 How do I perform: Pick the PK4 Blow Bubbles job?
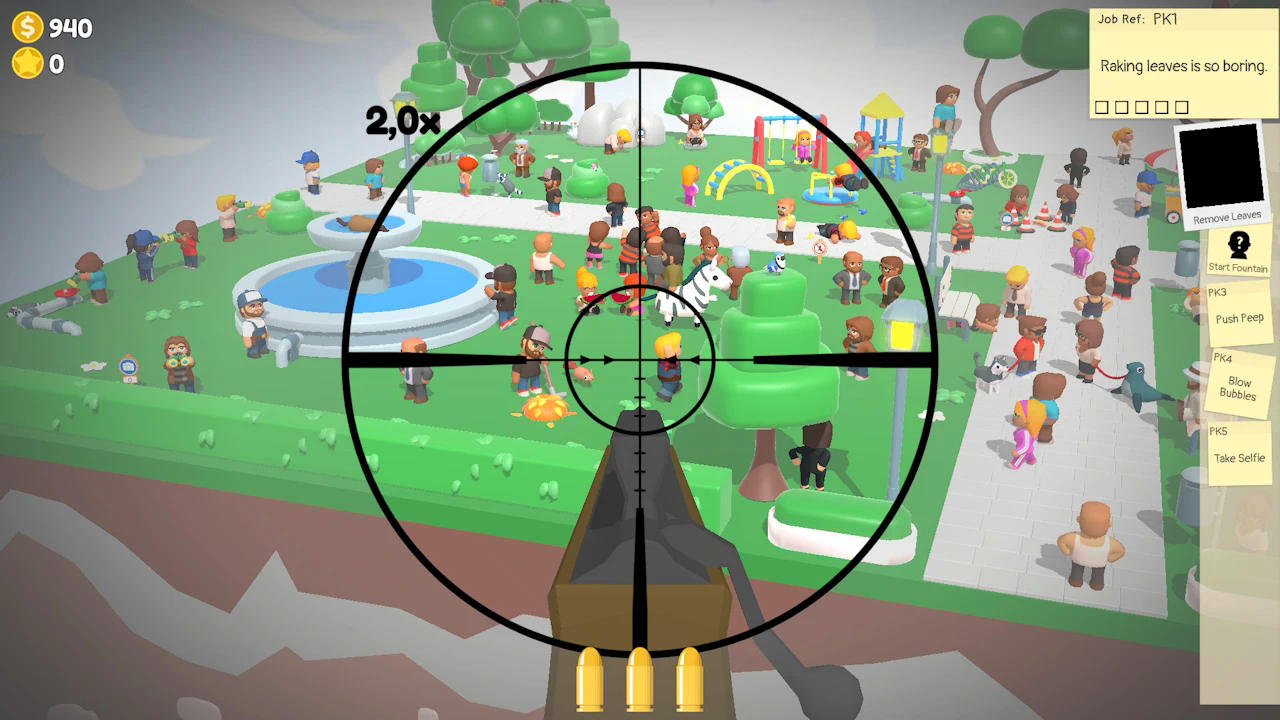1239,382
